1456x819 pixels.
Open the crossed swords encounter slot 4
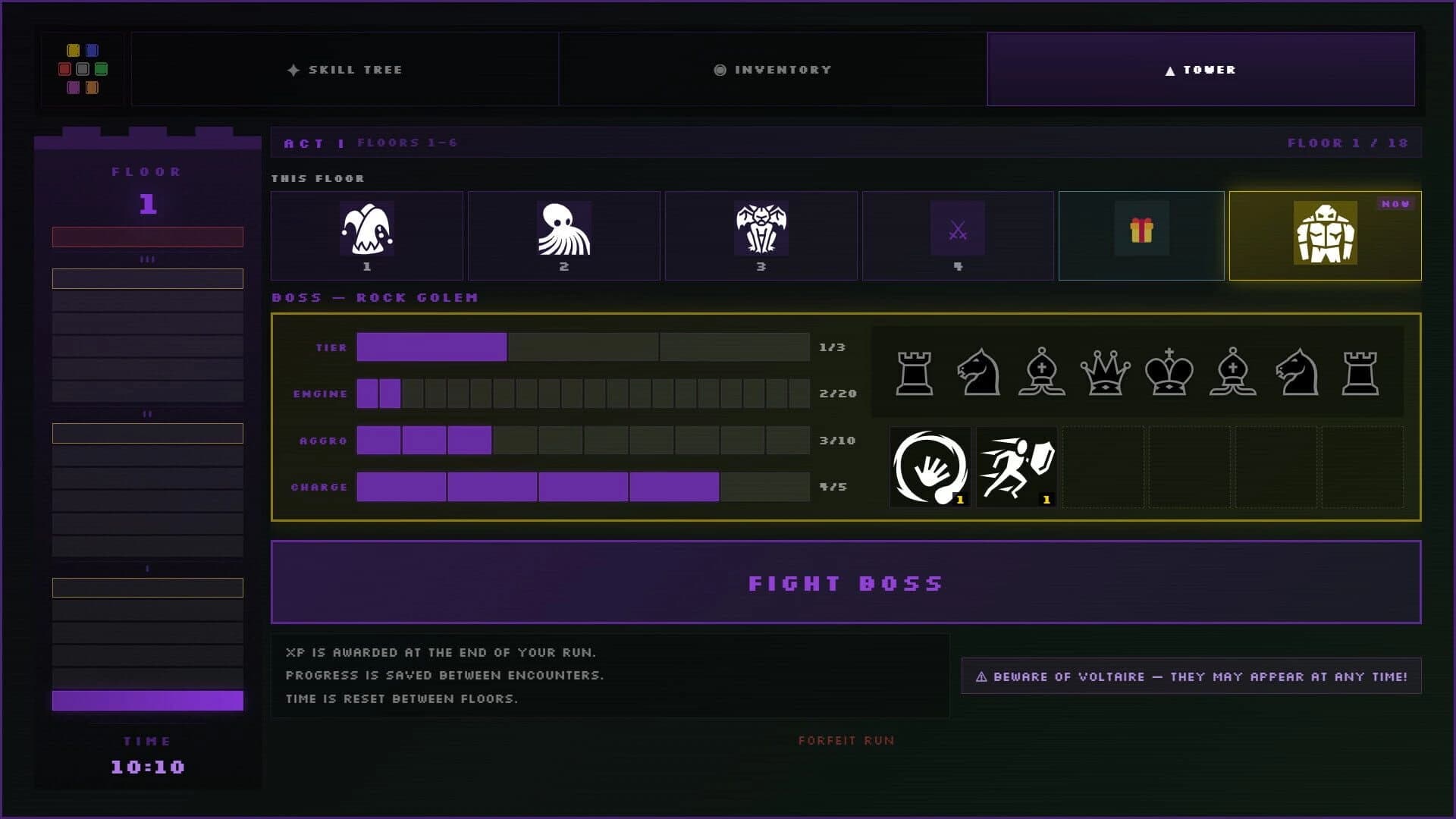tap(957, 235)
